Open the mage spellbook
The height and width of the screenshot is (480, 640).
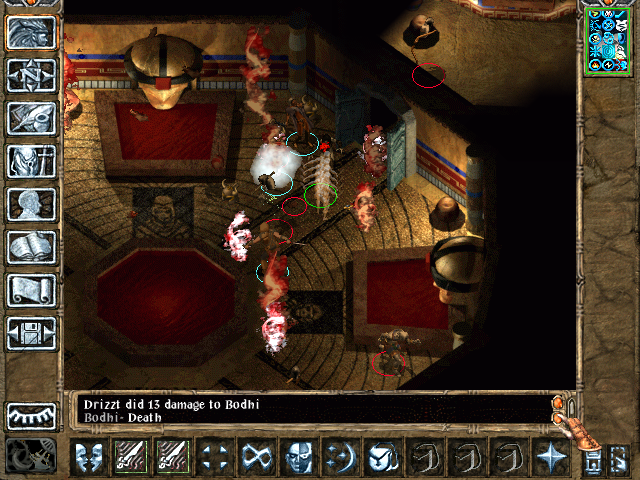pyautogui.click(x=31, y=247)
